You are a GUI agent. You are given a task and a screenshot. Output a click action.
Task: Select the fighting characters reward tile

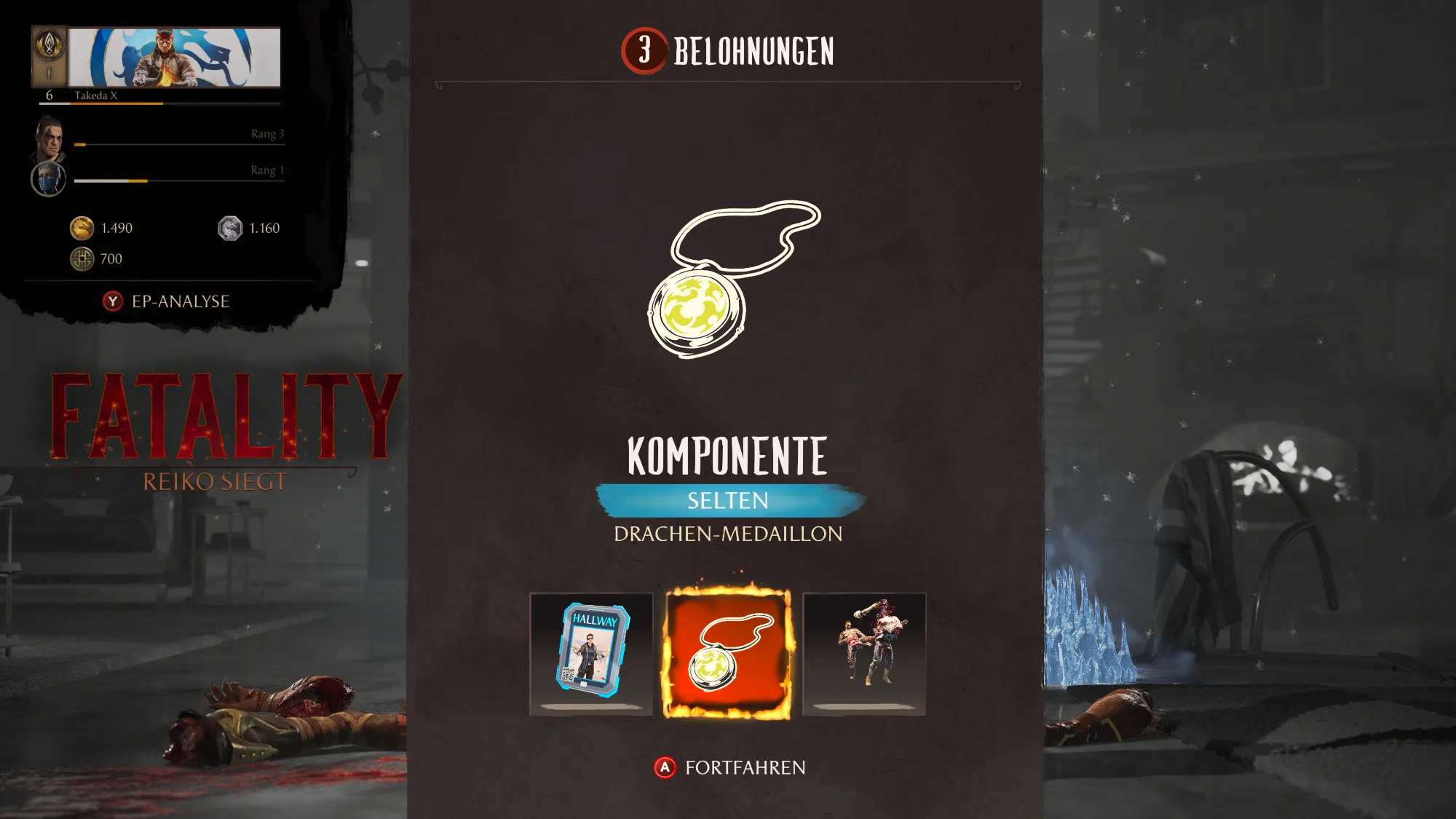(x=864, y=653)
